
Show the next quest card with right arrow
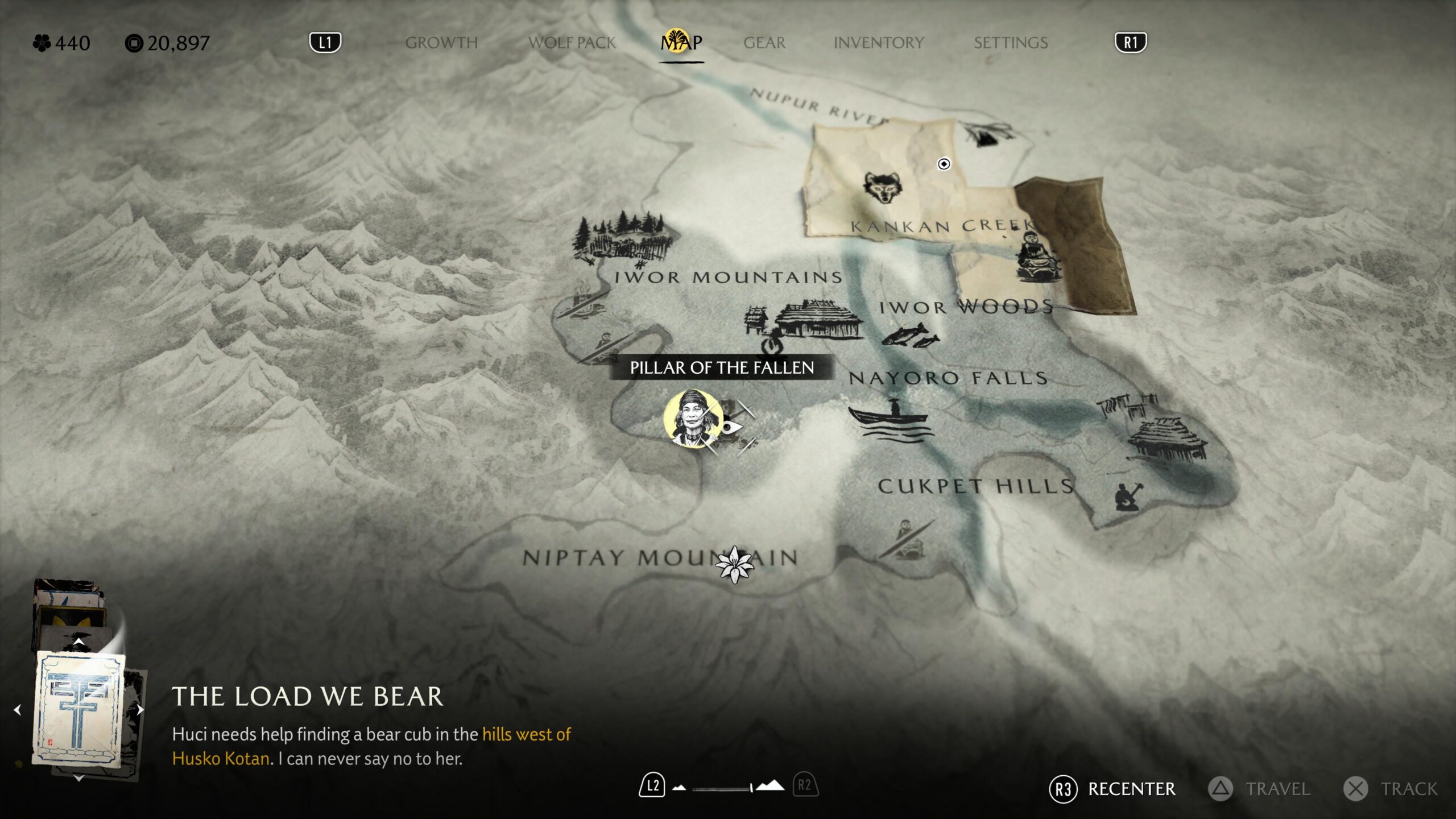[x=140, y=709]
